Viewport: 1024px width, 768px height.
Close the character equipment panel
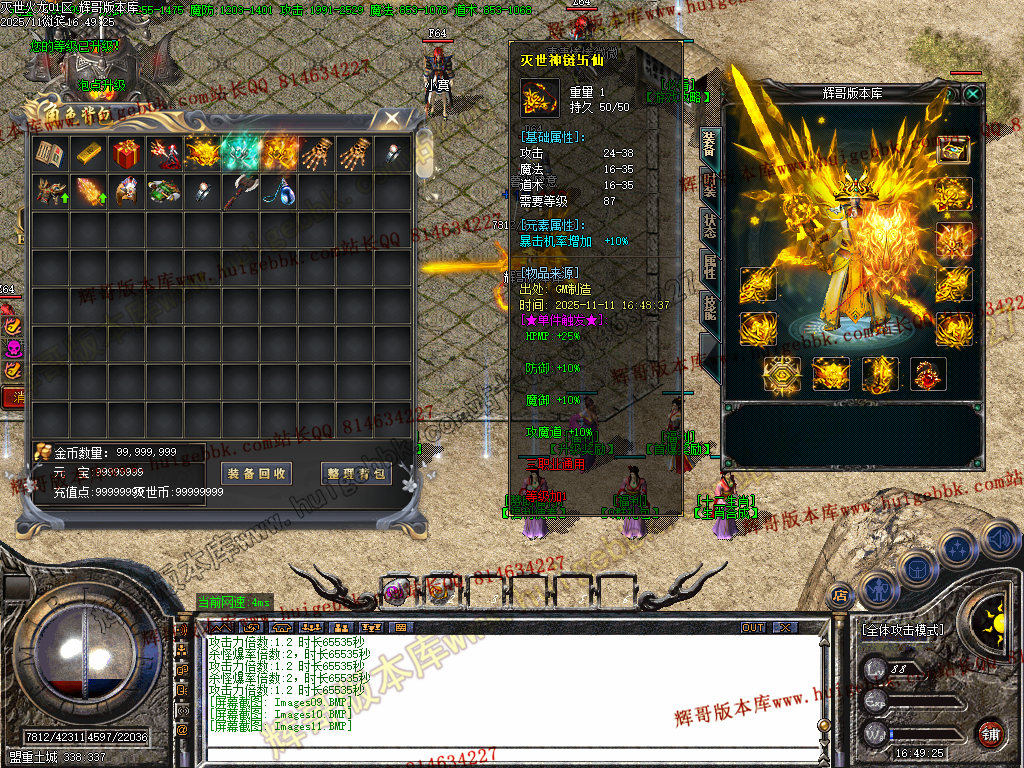[972, 94]
